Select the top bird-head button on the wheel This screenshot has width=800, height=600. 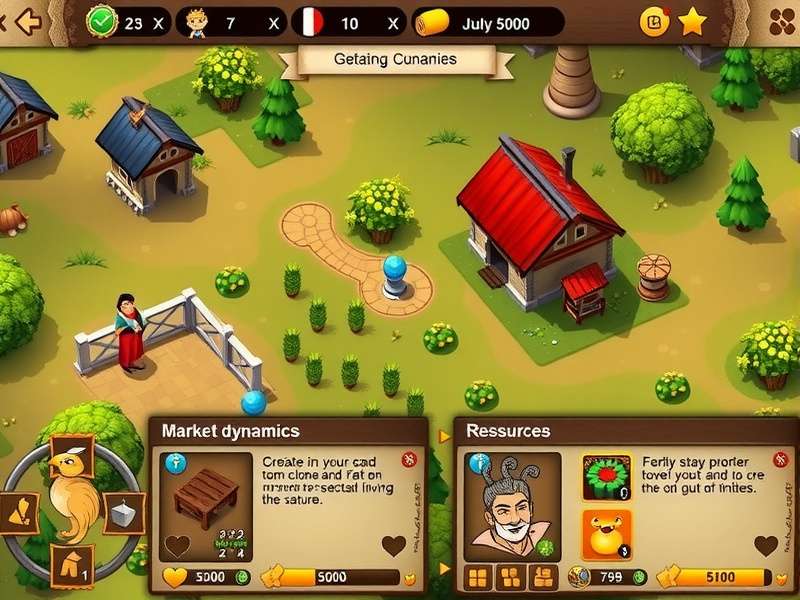coord(71,456)
